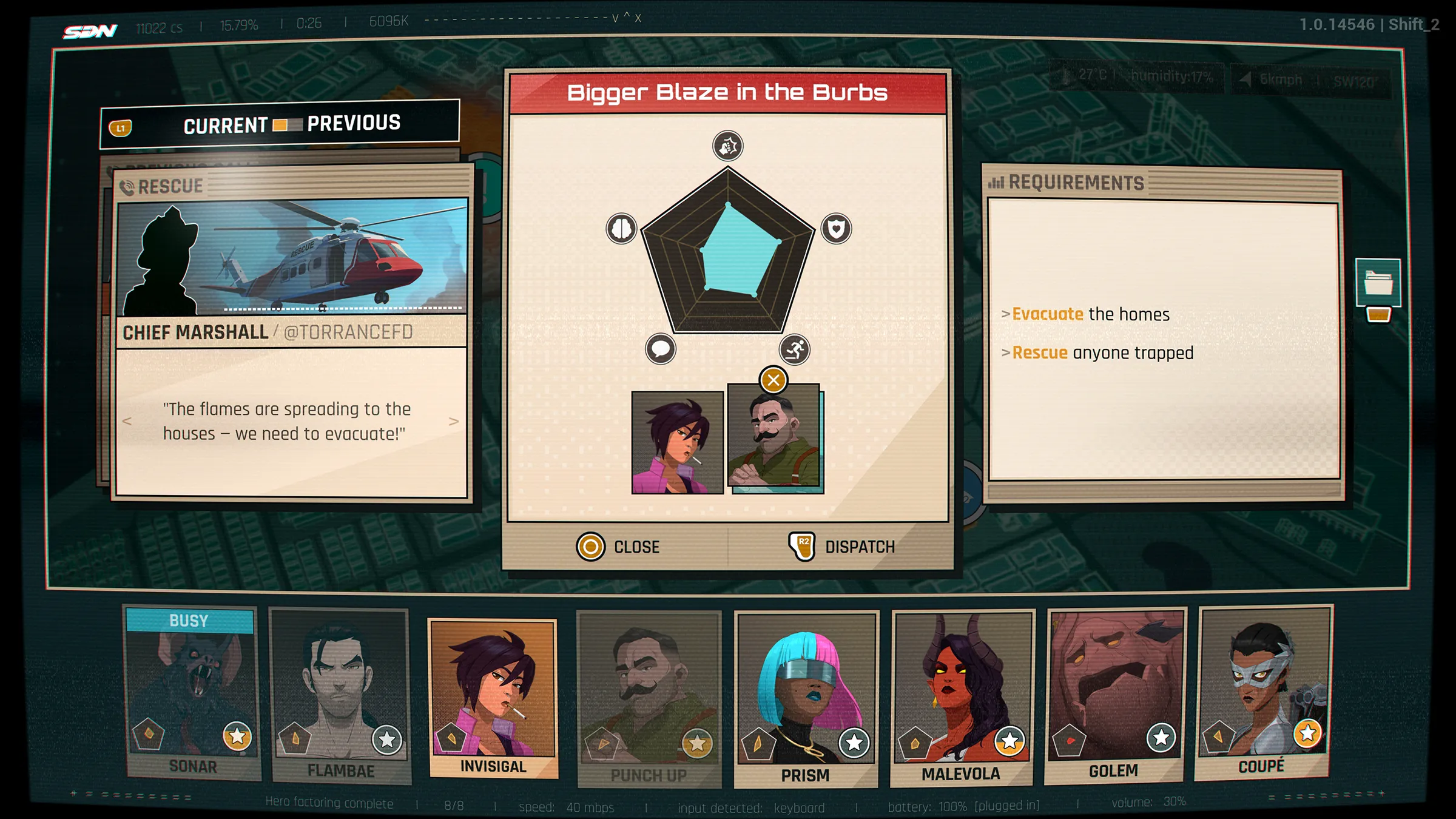Select the Prism hero card
1456x819 pixels.
[805, 698]
